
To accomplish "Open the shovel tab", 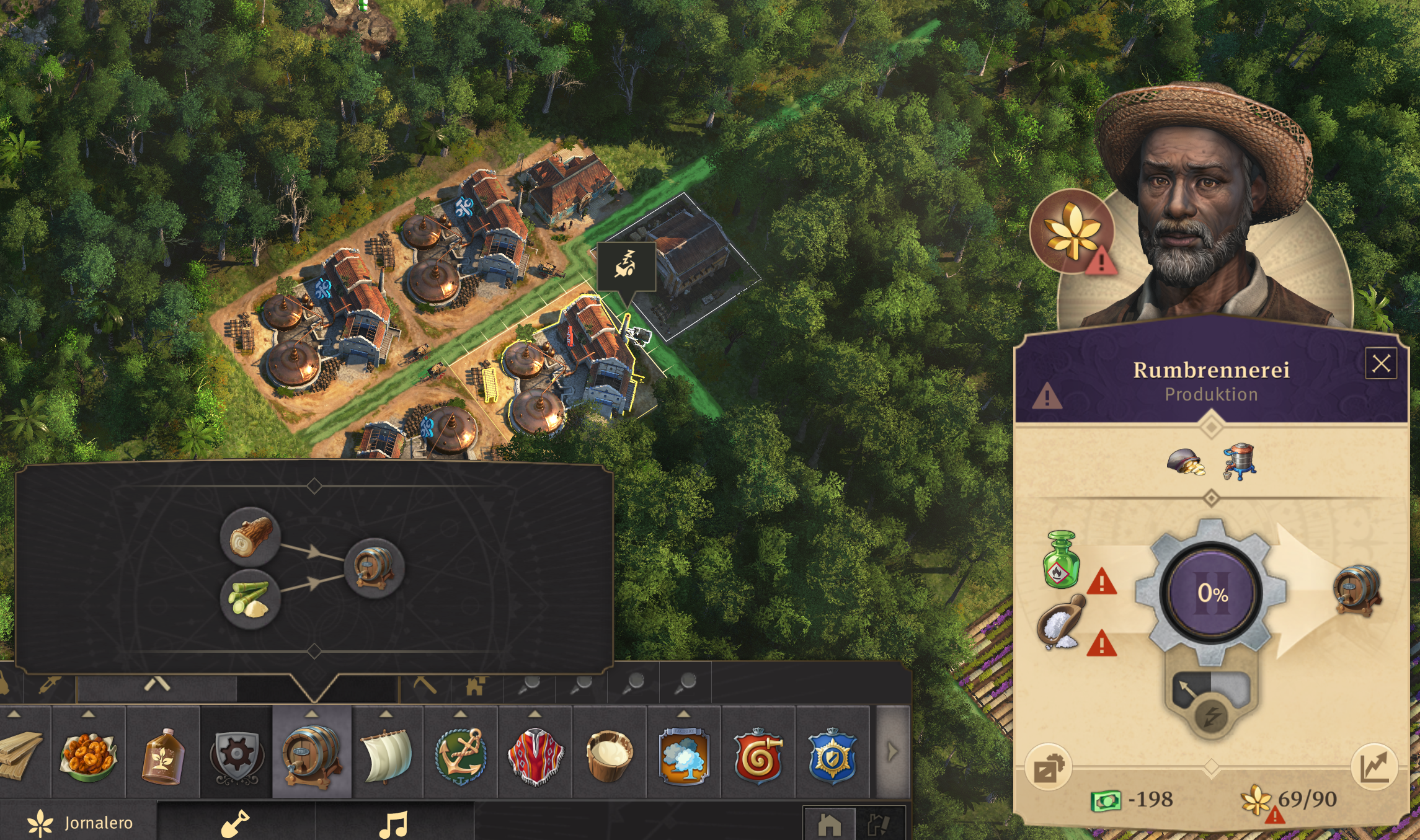I will 236,823.
